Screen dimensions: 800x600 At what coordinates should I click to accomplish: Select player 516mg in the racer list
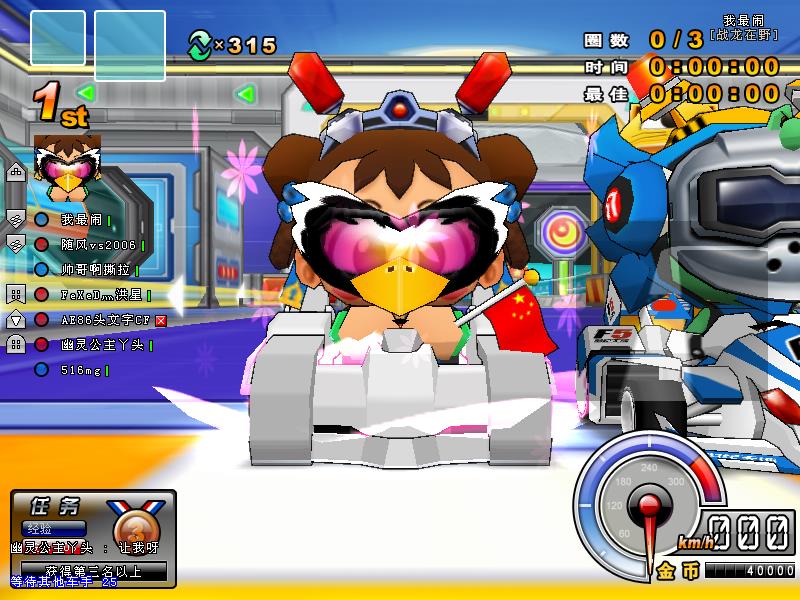[81, 370]
